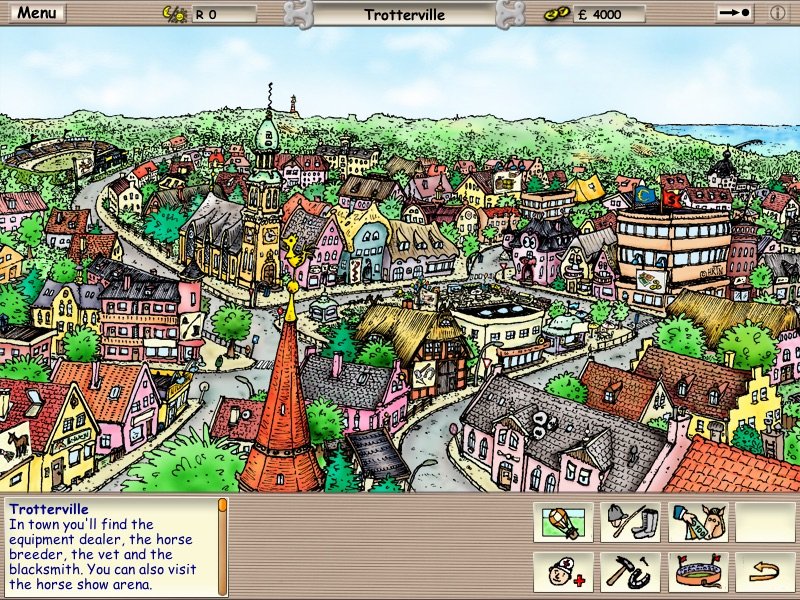Viewport: 800px width, 600px height.
Task: Open the blacksmith hammer and horseshoe button
Action: (x=631, y=571)
